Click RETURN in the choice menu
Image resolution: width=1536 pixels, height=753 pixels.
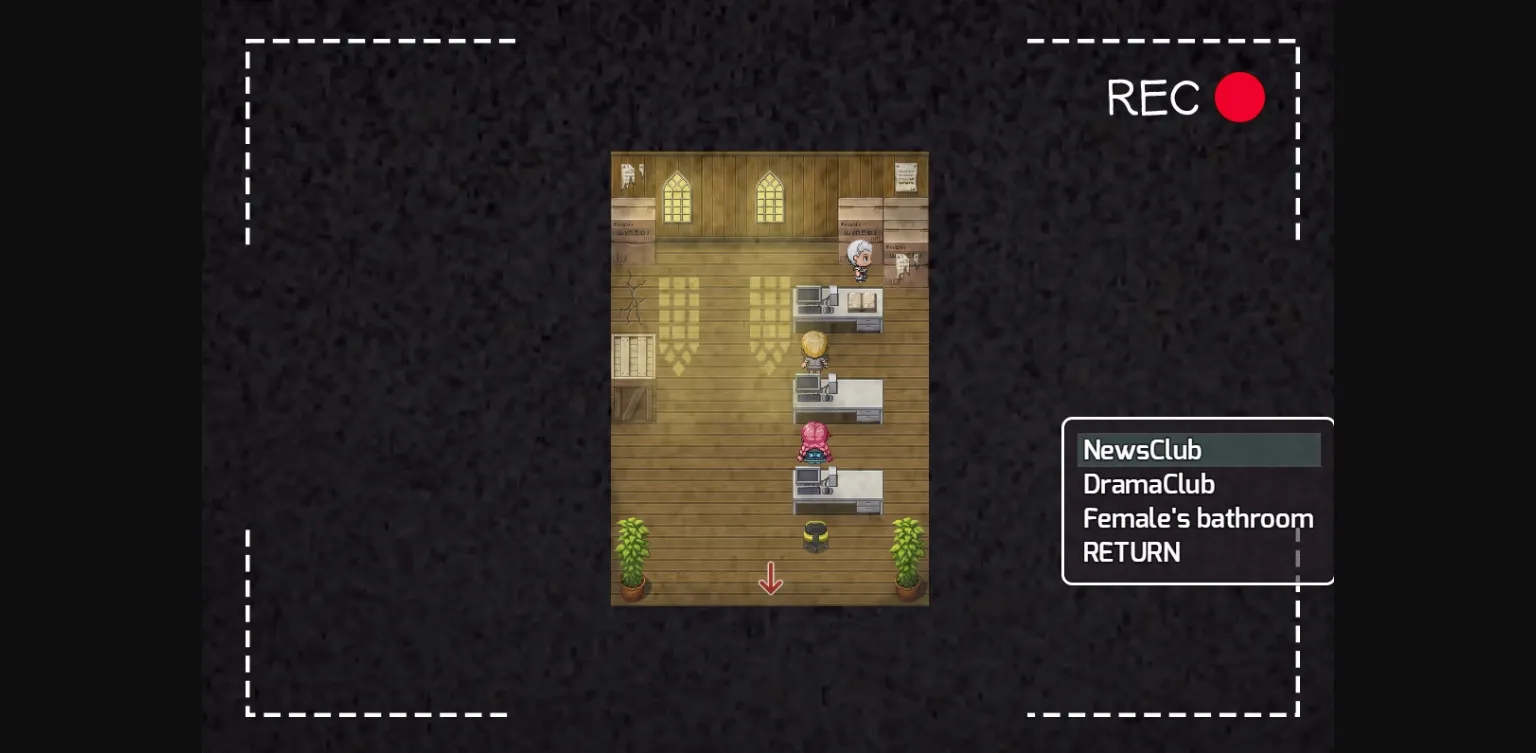point(1131,552)
